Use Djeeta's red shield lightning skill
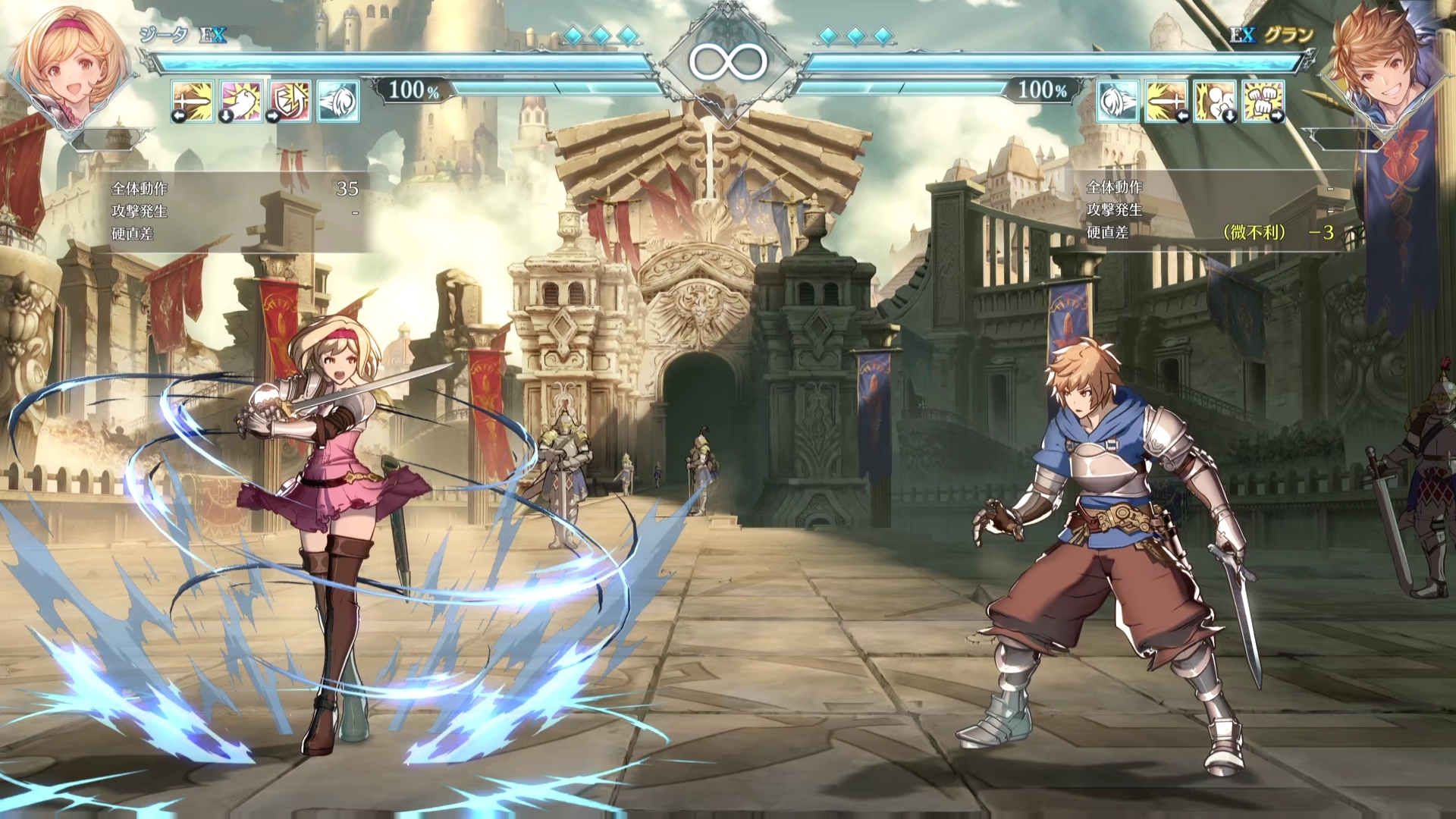Screen dimensions: 1456x819 pos(290,101)
